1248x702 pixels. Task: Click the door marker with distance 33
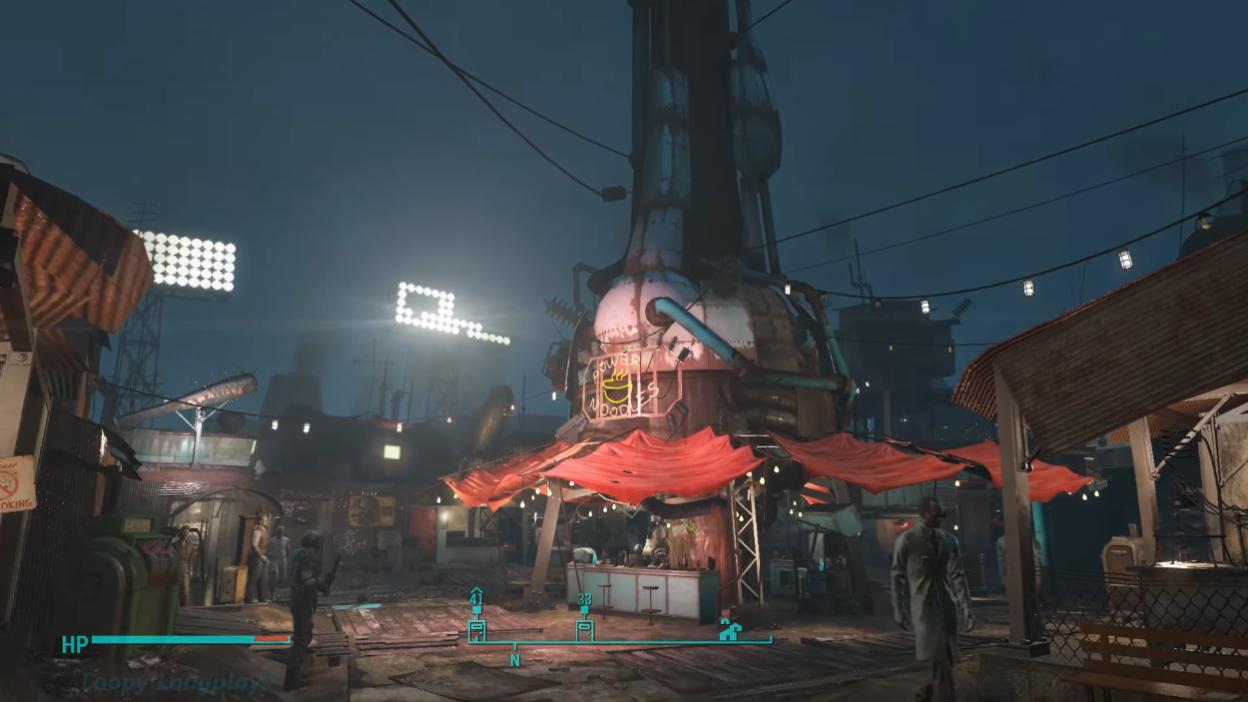coord(585,629)
